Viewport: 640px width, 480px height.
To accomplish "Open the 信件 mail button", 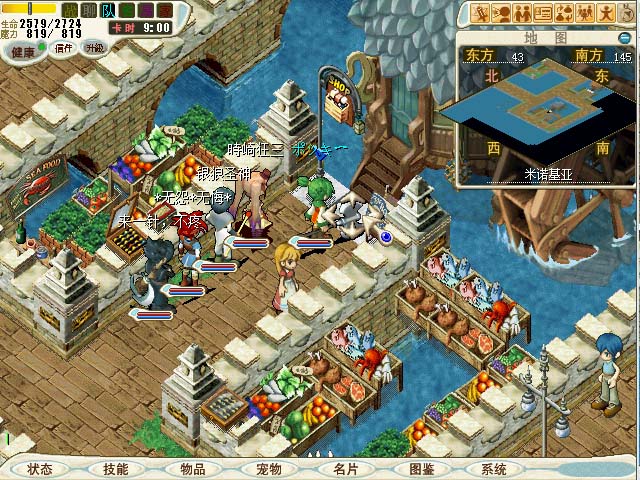I will (x=64, y=48).
